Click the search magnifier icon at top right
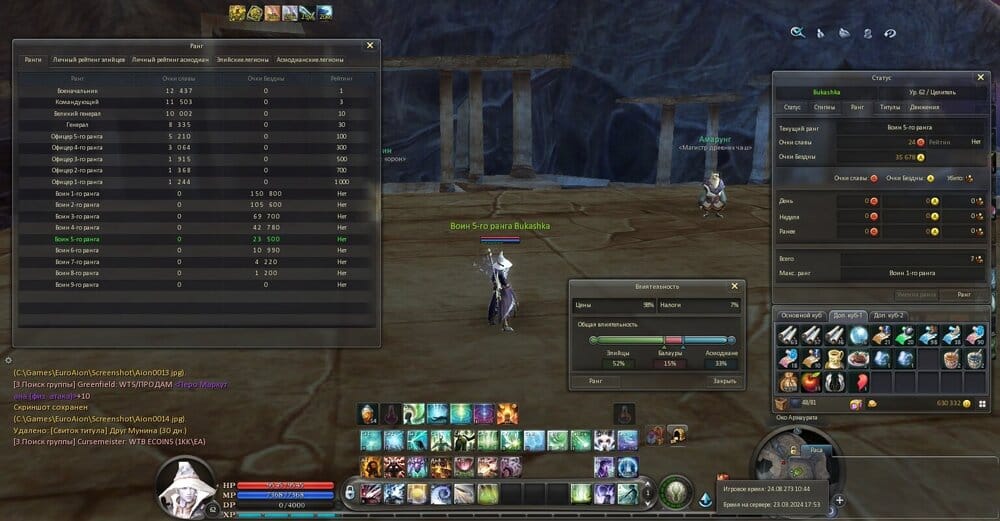 (x=797, y=32)
